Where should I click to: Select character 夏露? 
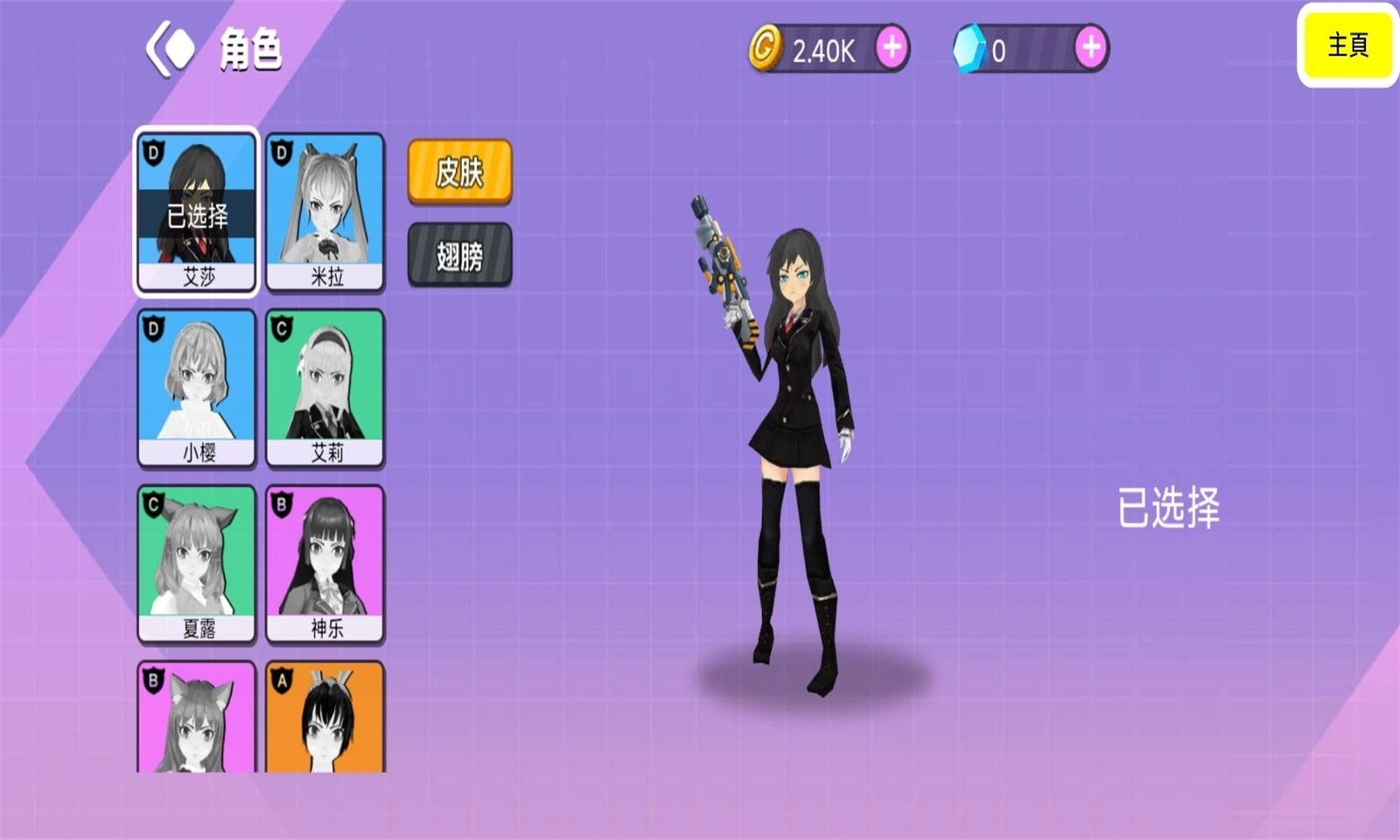tap(196, 563)
